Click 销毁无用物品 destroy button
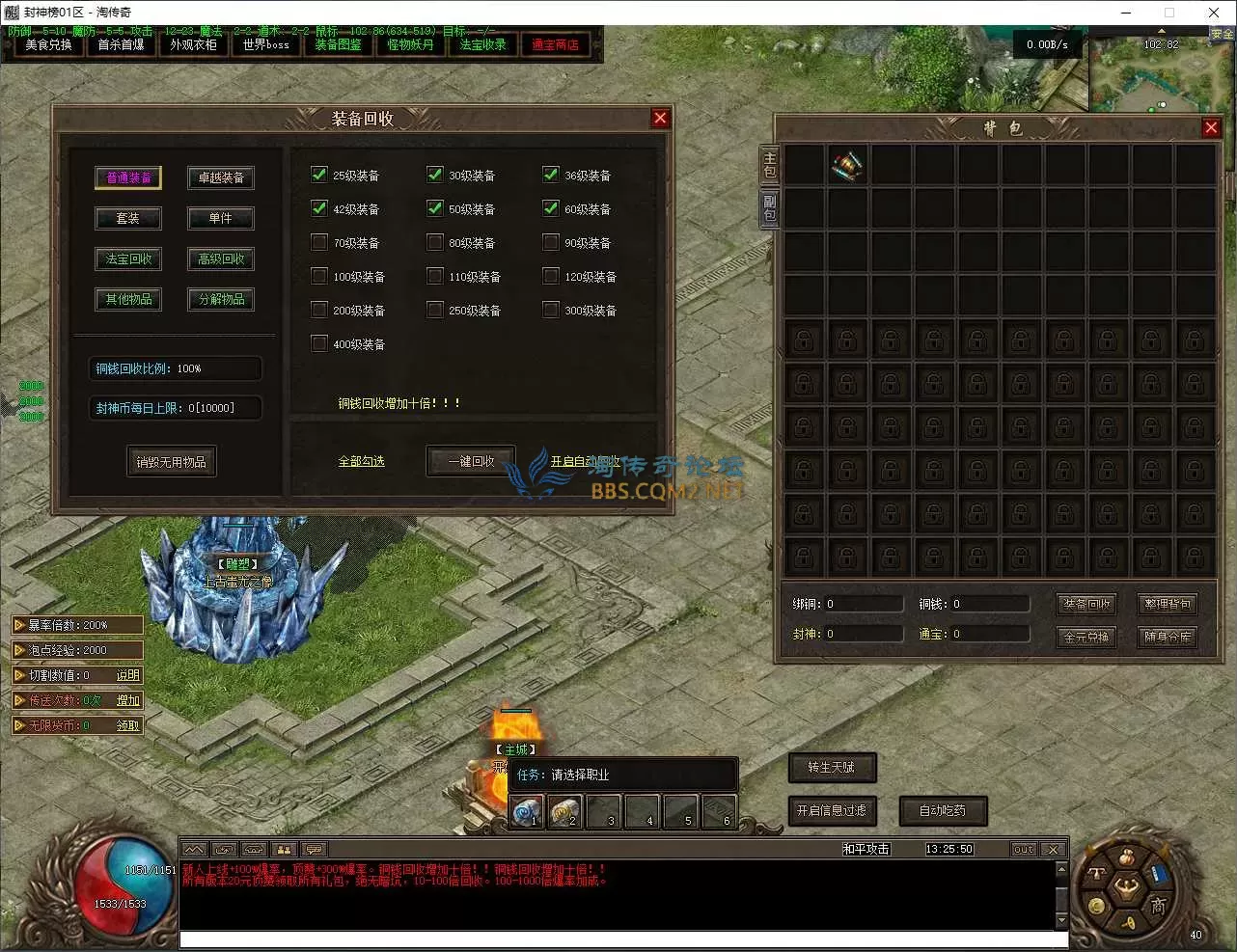1237x952 pixels. tap(171, 462)
